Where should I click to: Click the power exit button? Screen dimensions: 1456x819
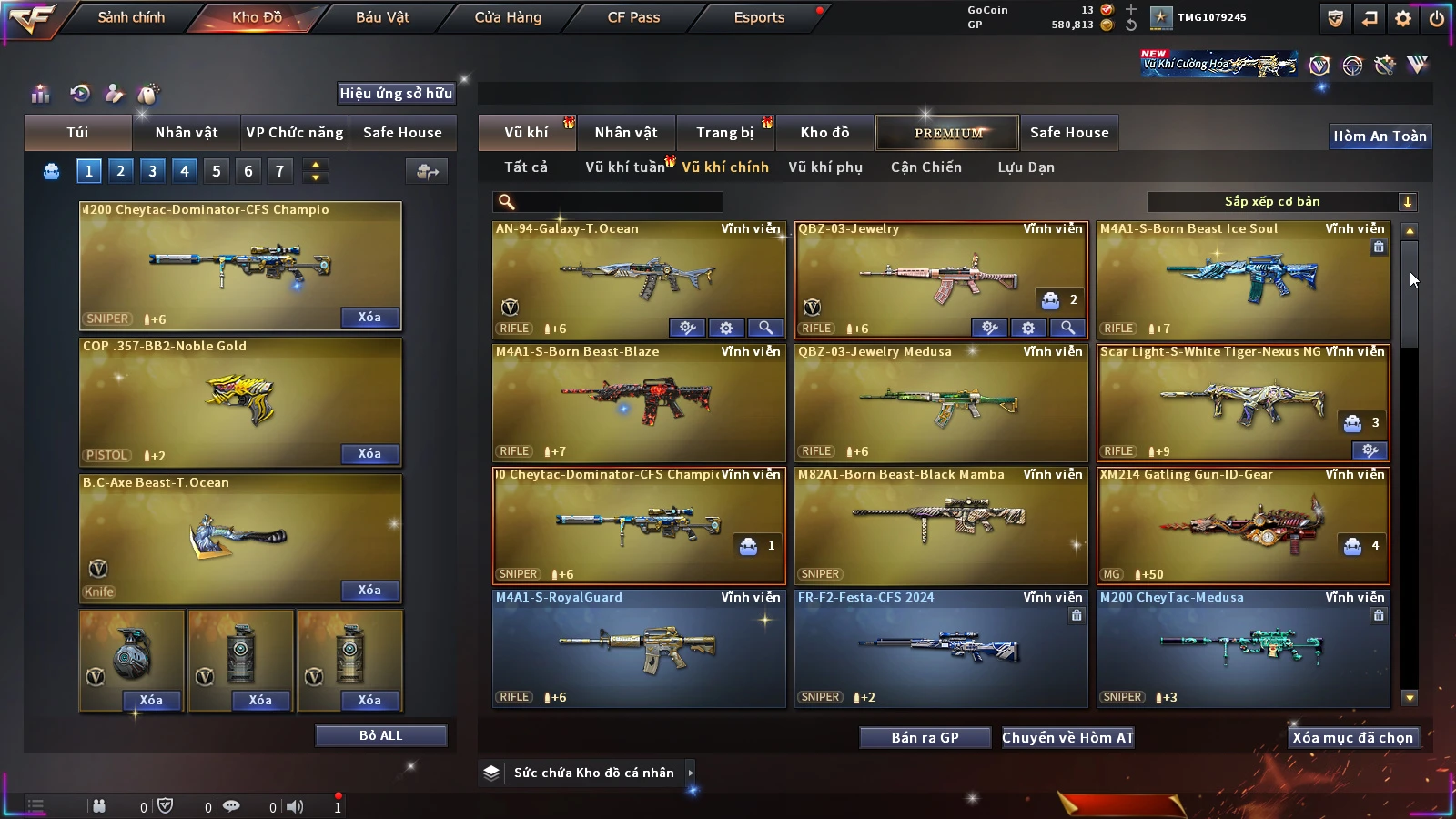point(1437,18)
